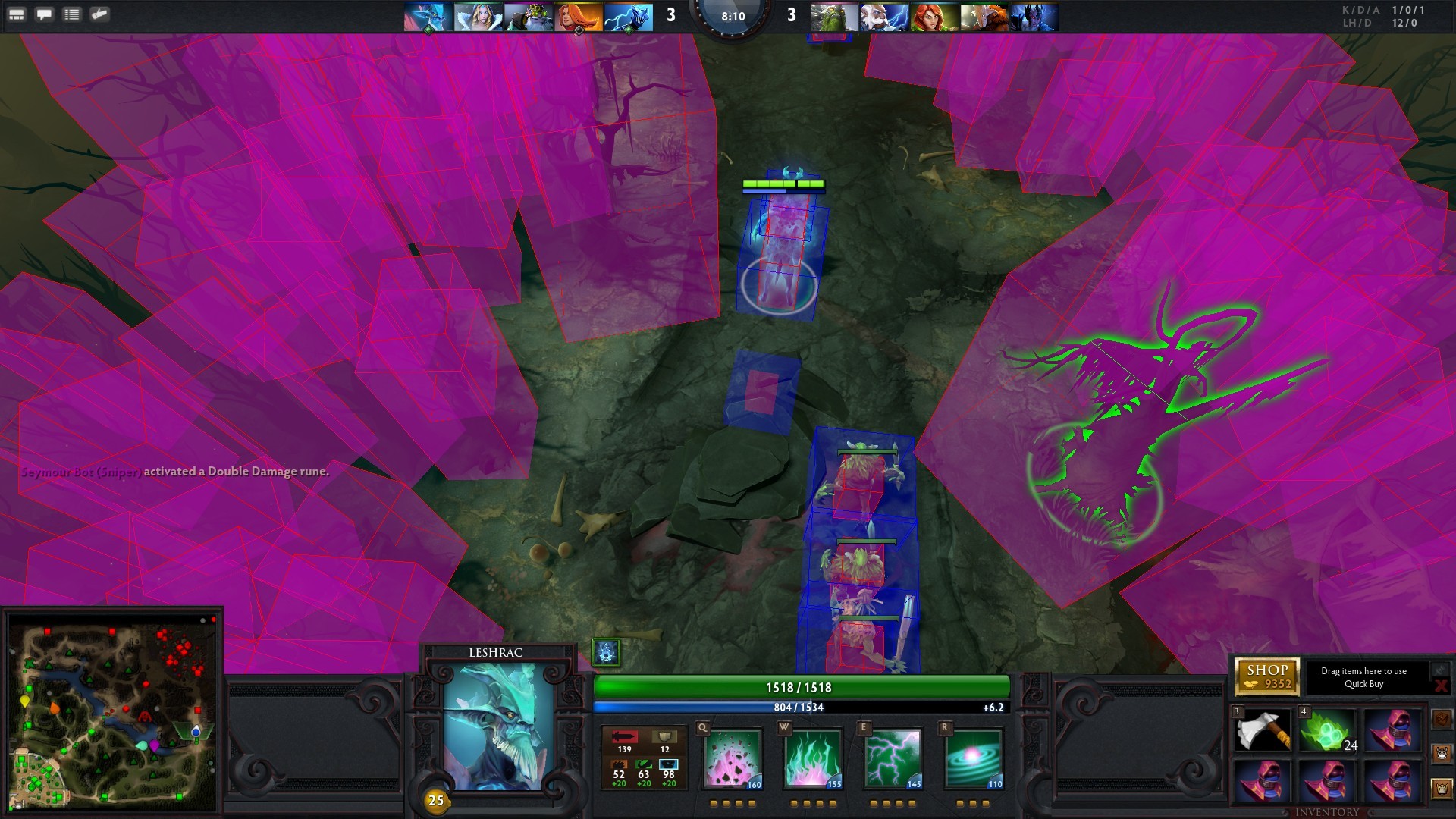The height and width of the screenshot is (819, 1456).
Task: Open the chat speech bubble button
Action: coord(45,14)
